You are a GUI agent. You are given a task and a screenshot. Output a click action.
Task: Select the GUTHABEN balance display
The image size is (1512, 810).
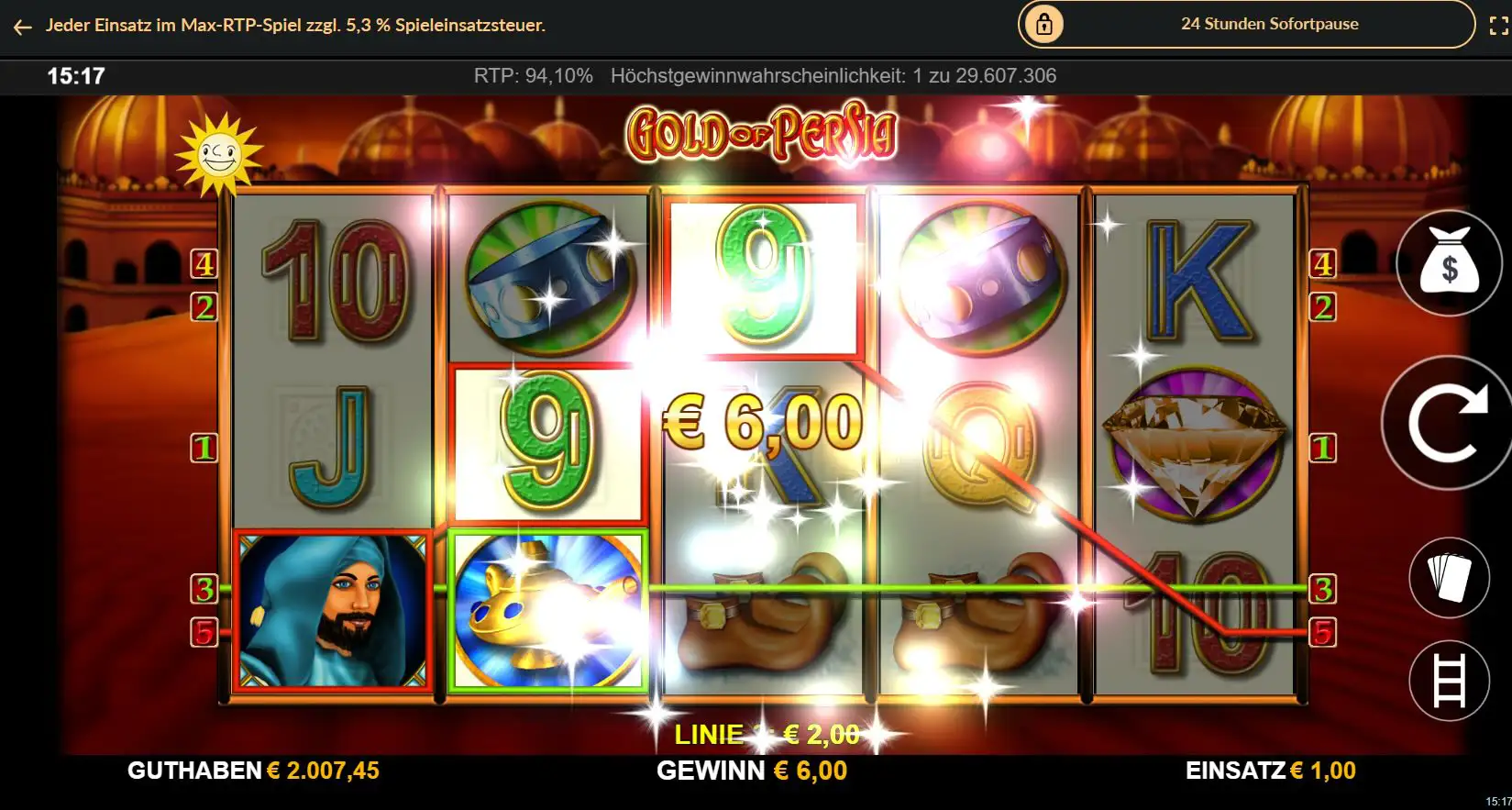click(254, 771)
